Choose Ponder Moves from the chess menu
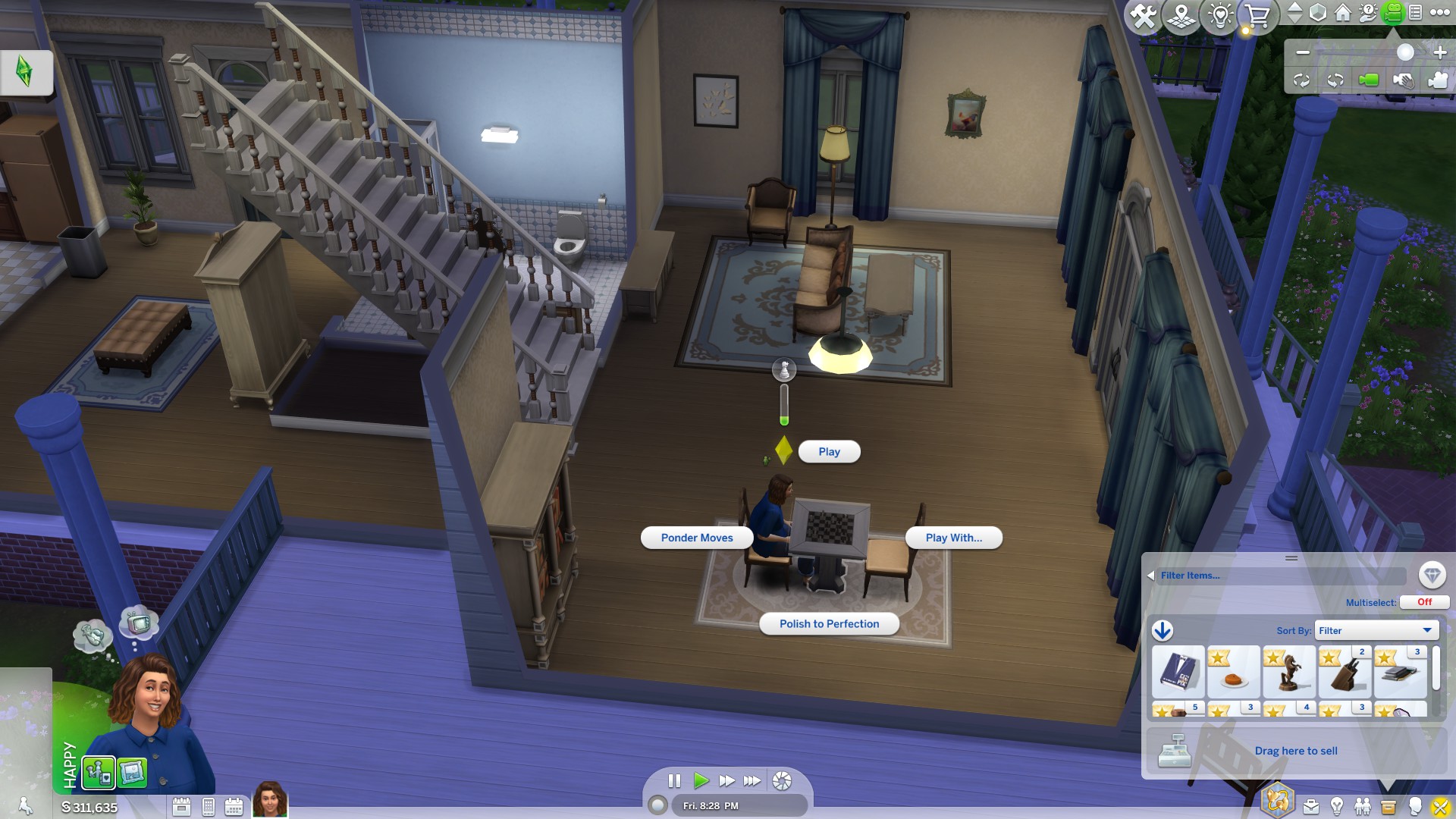This screenshot has height=819, width=1456. [696, 538]
